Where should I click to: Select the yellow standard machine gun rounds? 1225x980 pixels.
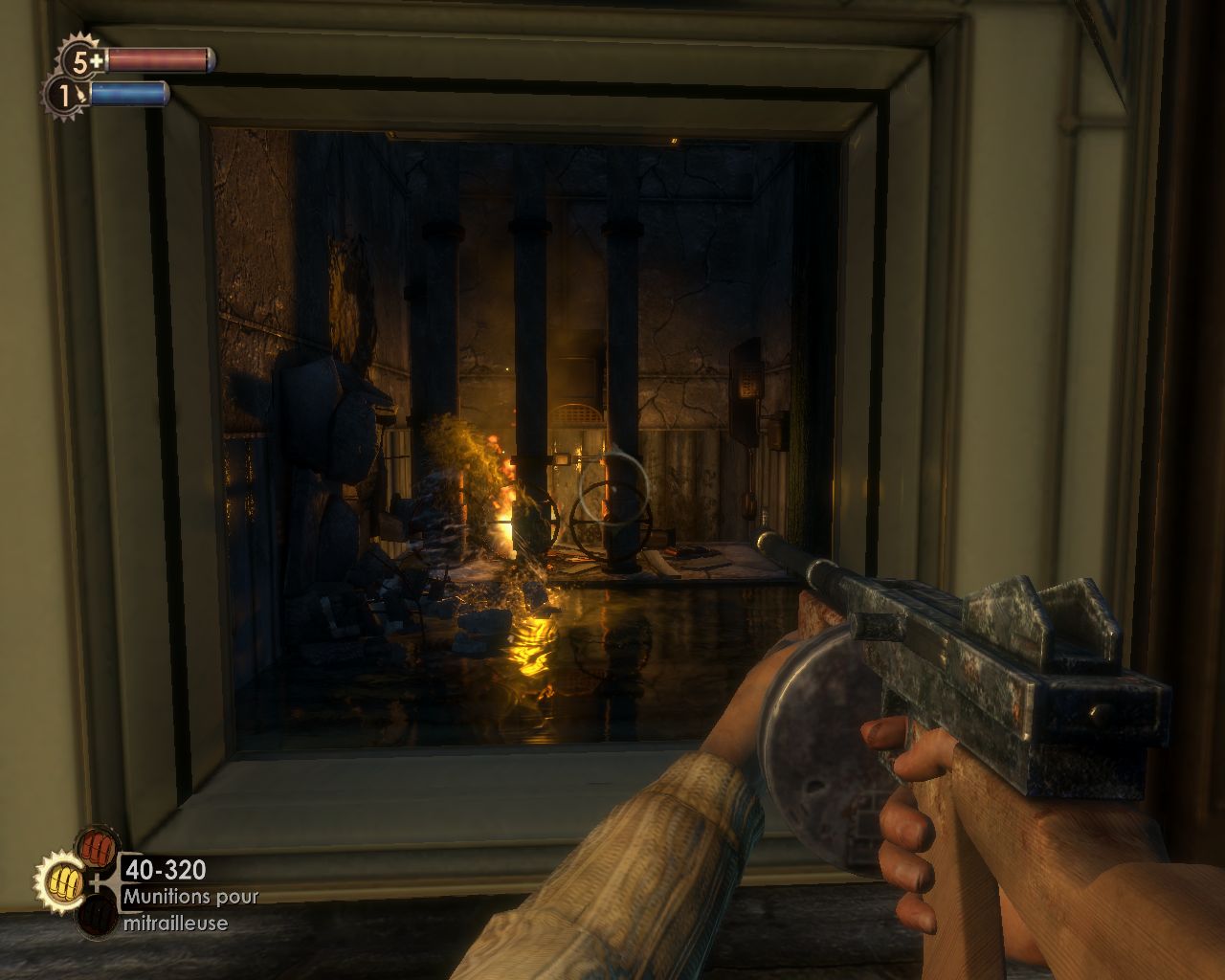[62, 879]
